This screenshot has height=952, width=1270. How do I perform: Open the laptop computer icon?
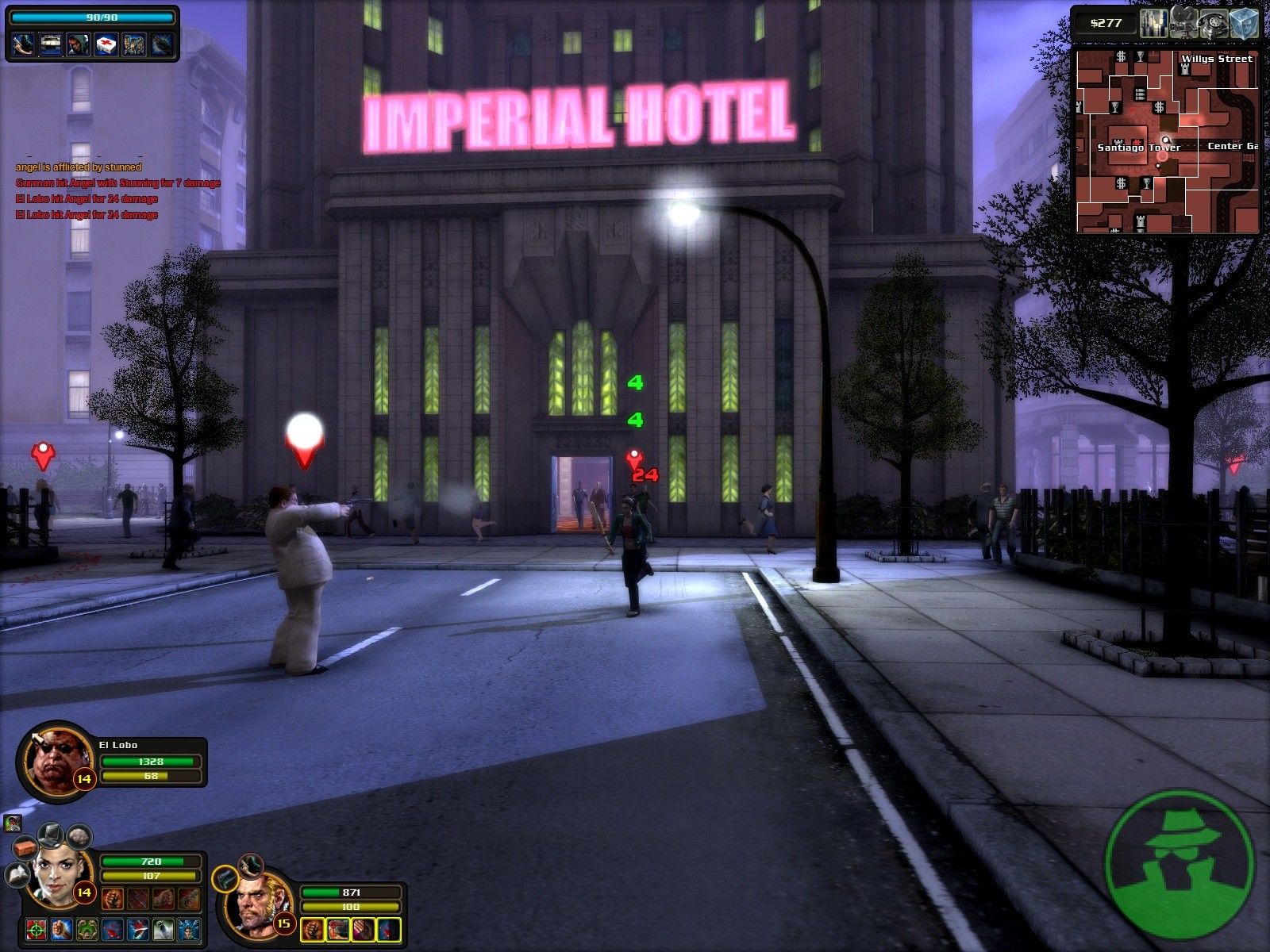coord(52,835)
